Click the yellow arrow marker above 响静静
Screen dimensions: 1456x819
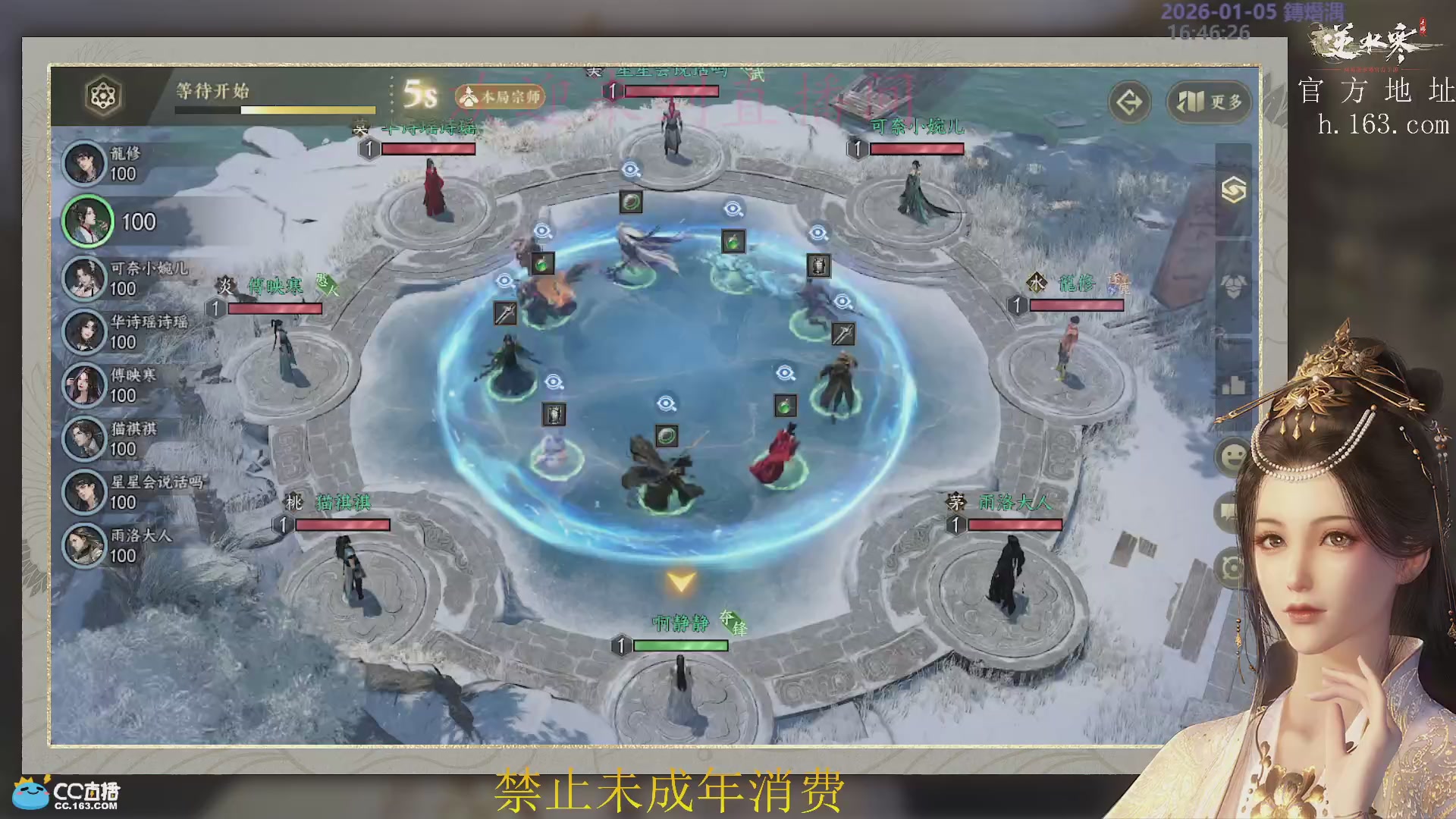pos(682,582)
